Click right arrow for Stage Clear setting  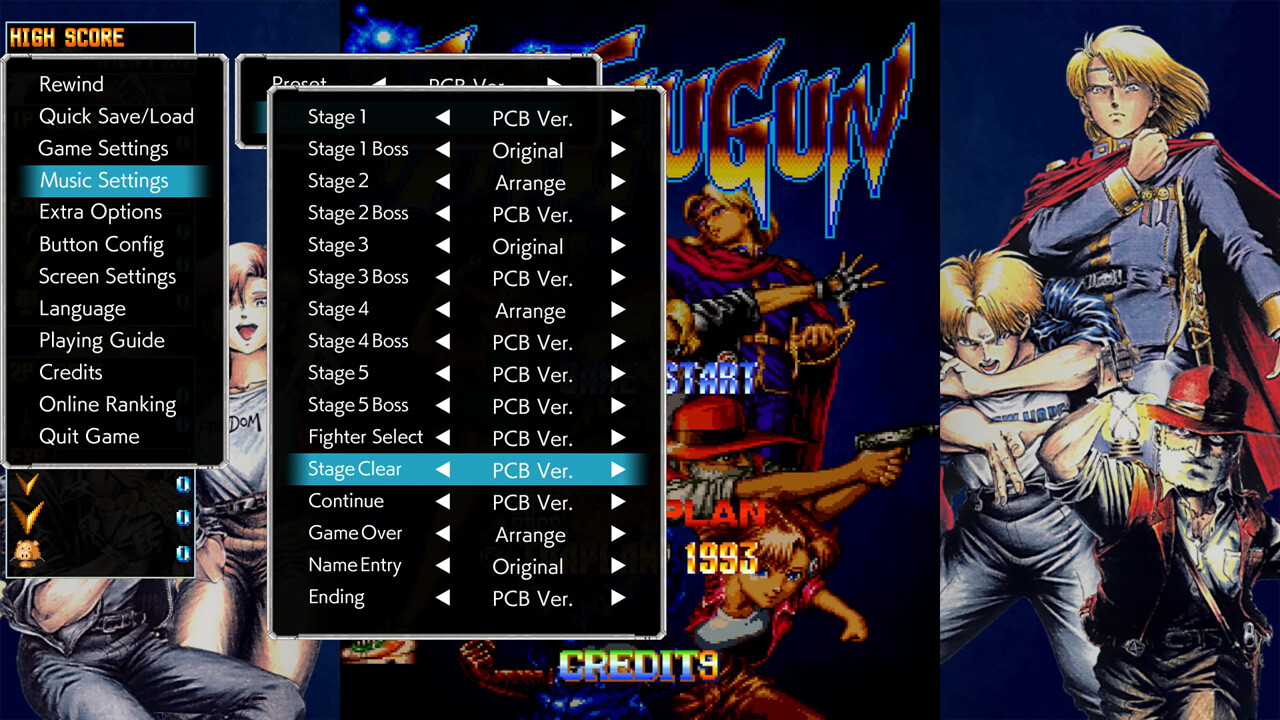tap(618, 469)
